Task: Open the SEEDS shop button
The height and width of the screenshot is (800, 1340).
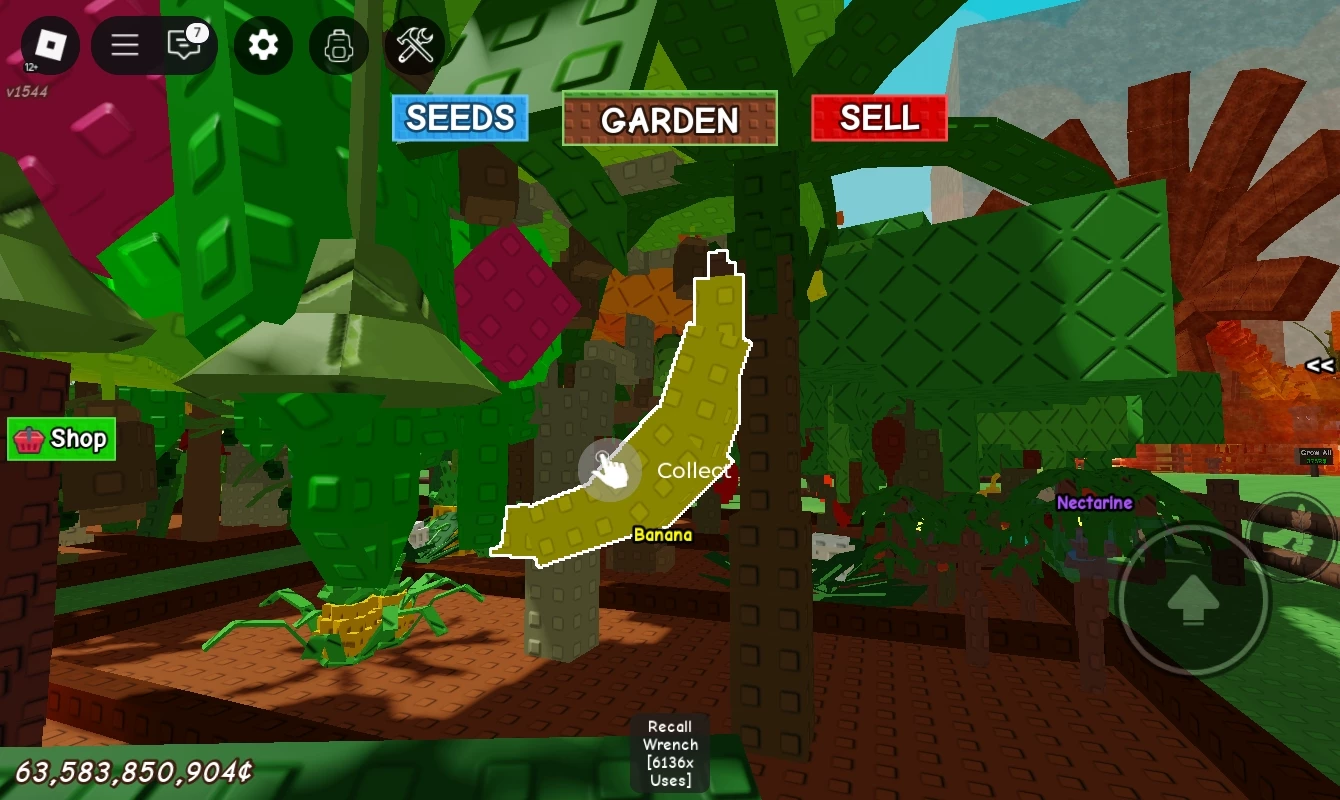Action: (460, 118)
